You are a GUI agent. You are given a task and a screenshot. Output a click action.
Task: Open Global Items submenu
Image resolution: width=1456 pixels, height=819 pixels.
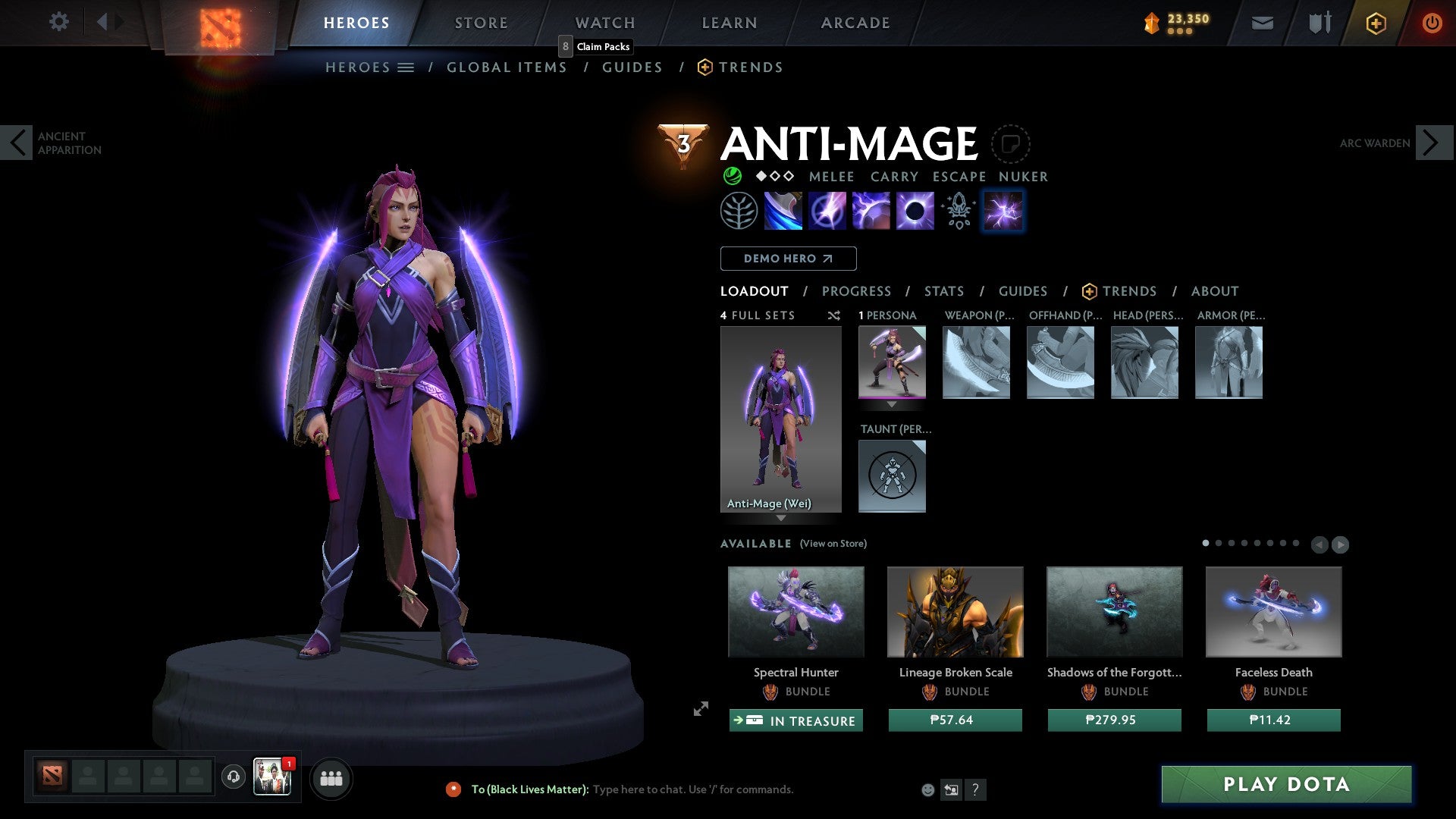[507, 67]
